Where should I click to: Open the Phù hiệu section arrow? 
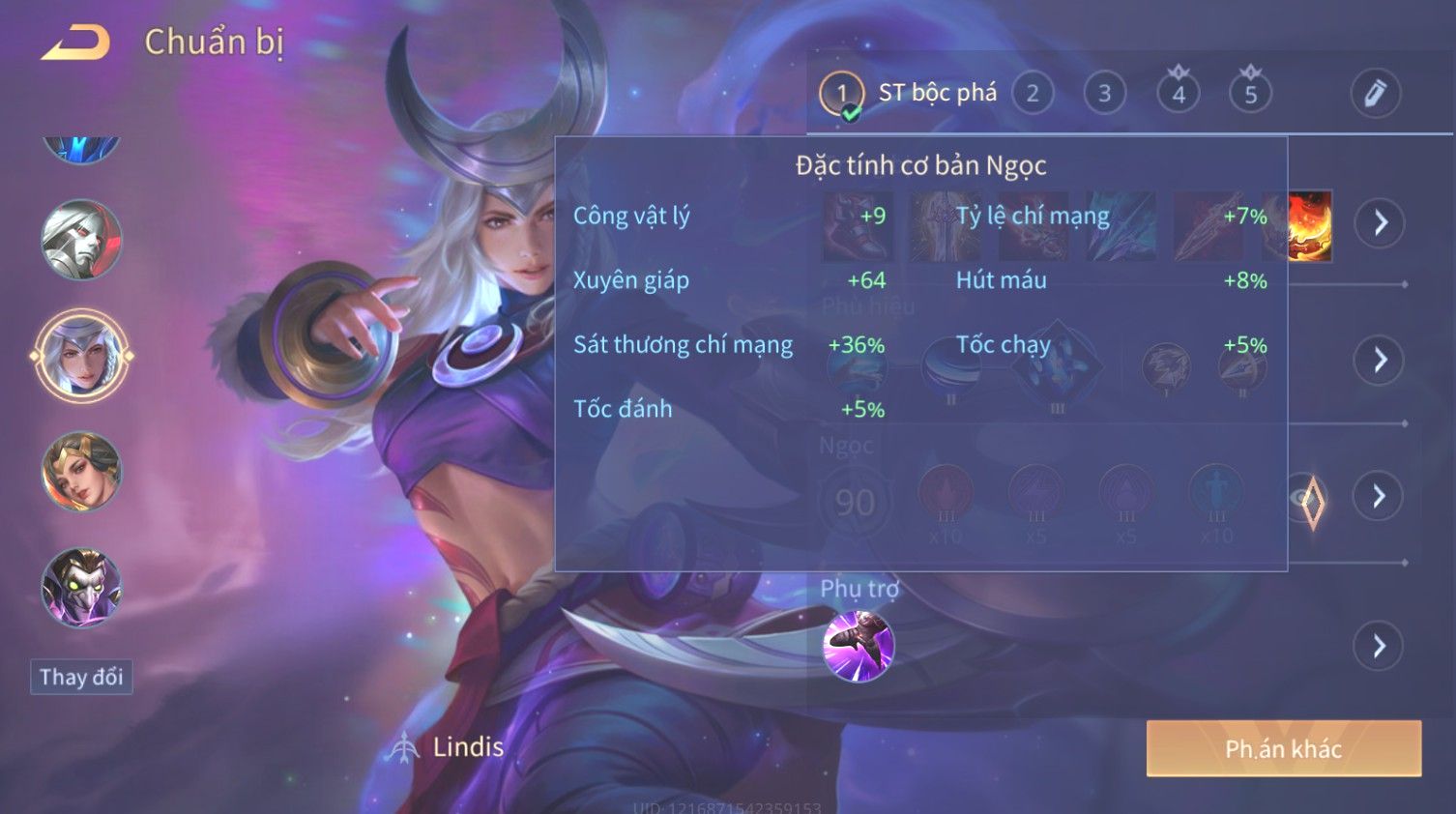pyautogui.click(x=1379, y=361)
